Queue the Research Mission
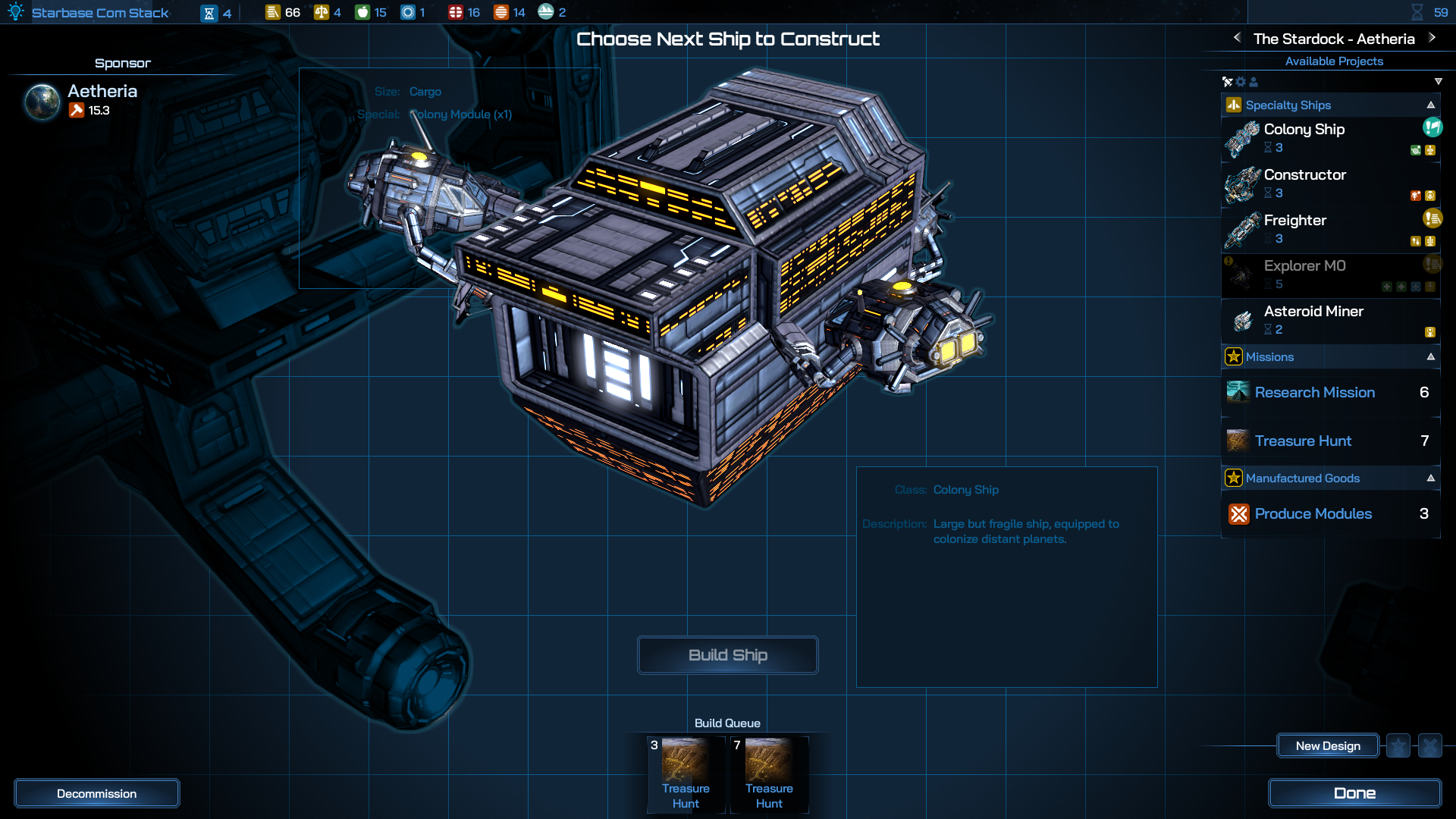The image size is (1456, 819). (1314, 392)
